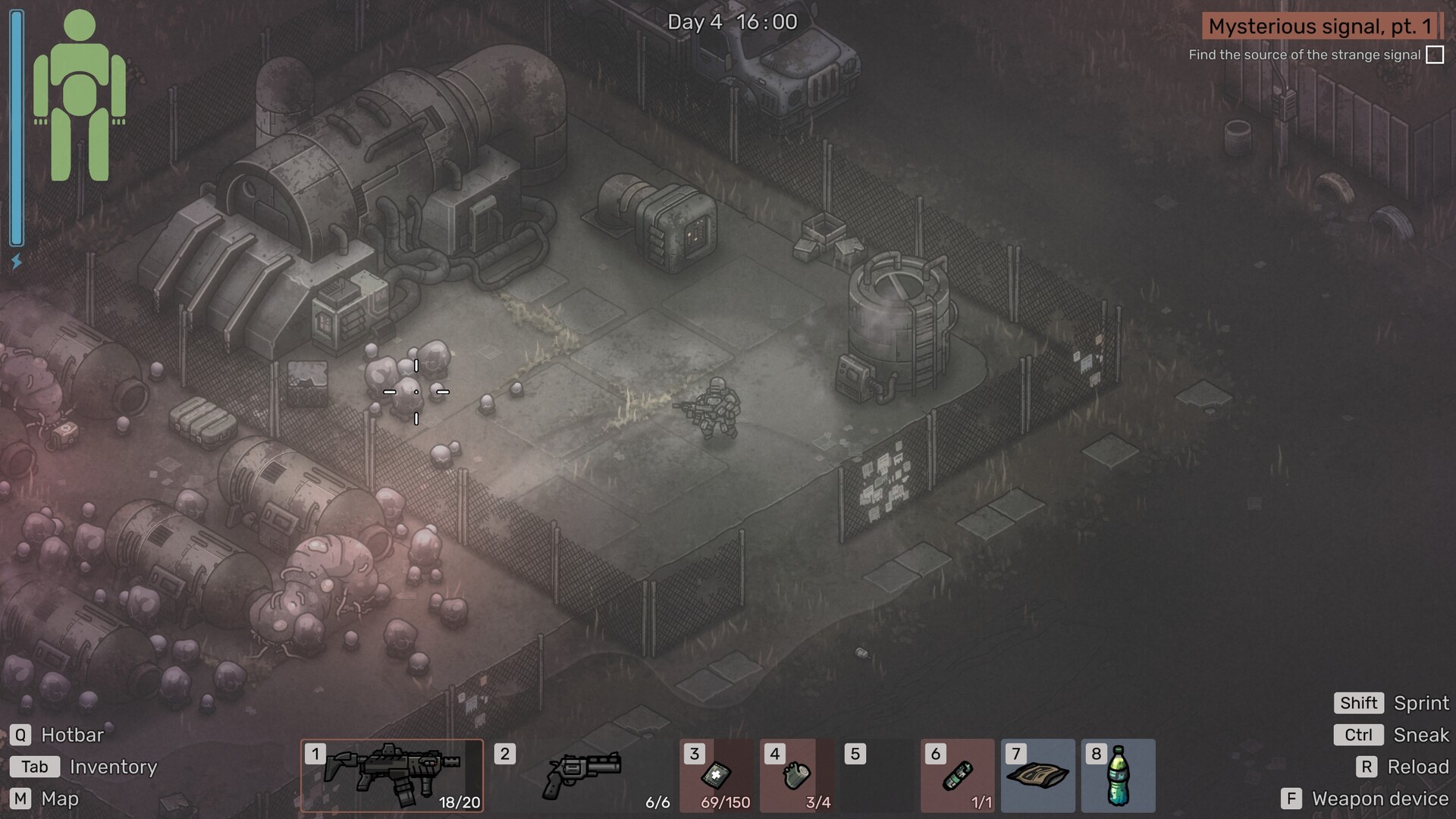Toggle the strange signal objective checkbox

tap(1435, 55)
